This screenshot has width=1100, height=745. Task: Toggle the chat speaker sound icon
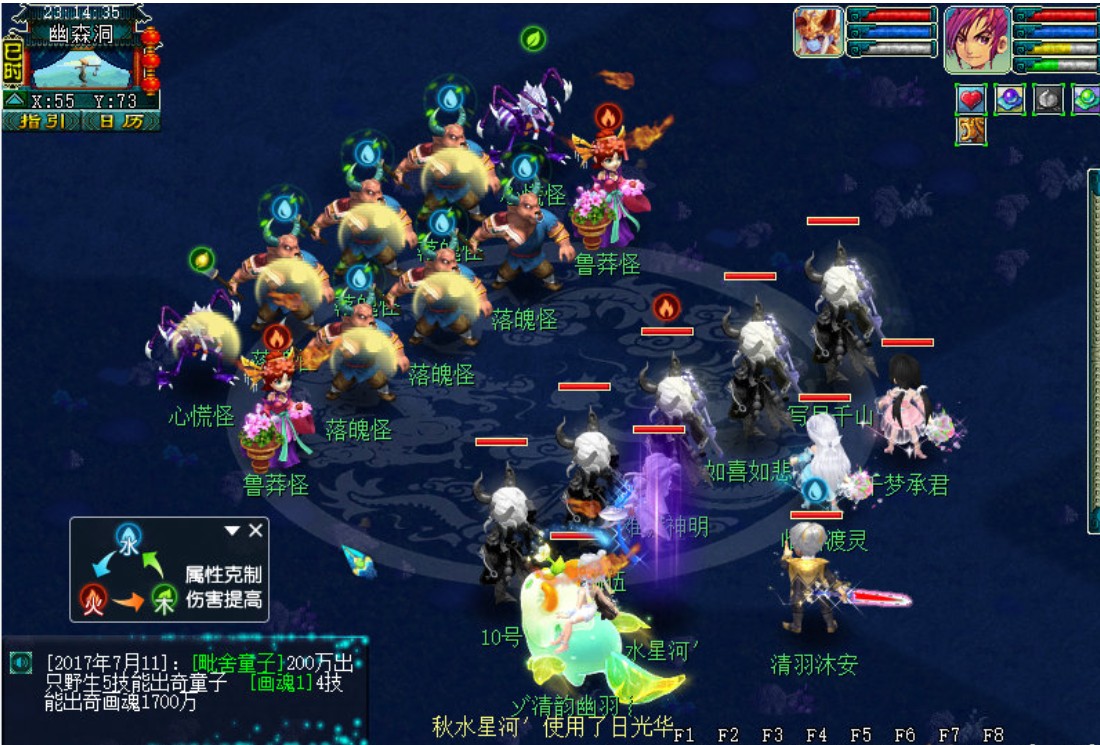click(x=20, y=662)
